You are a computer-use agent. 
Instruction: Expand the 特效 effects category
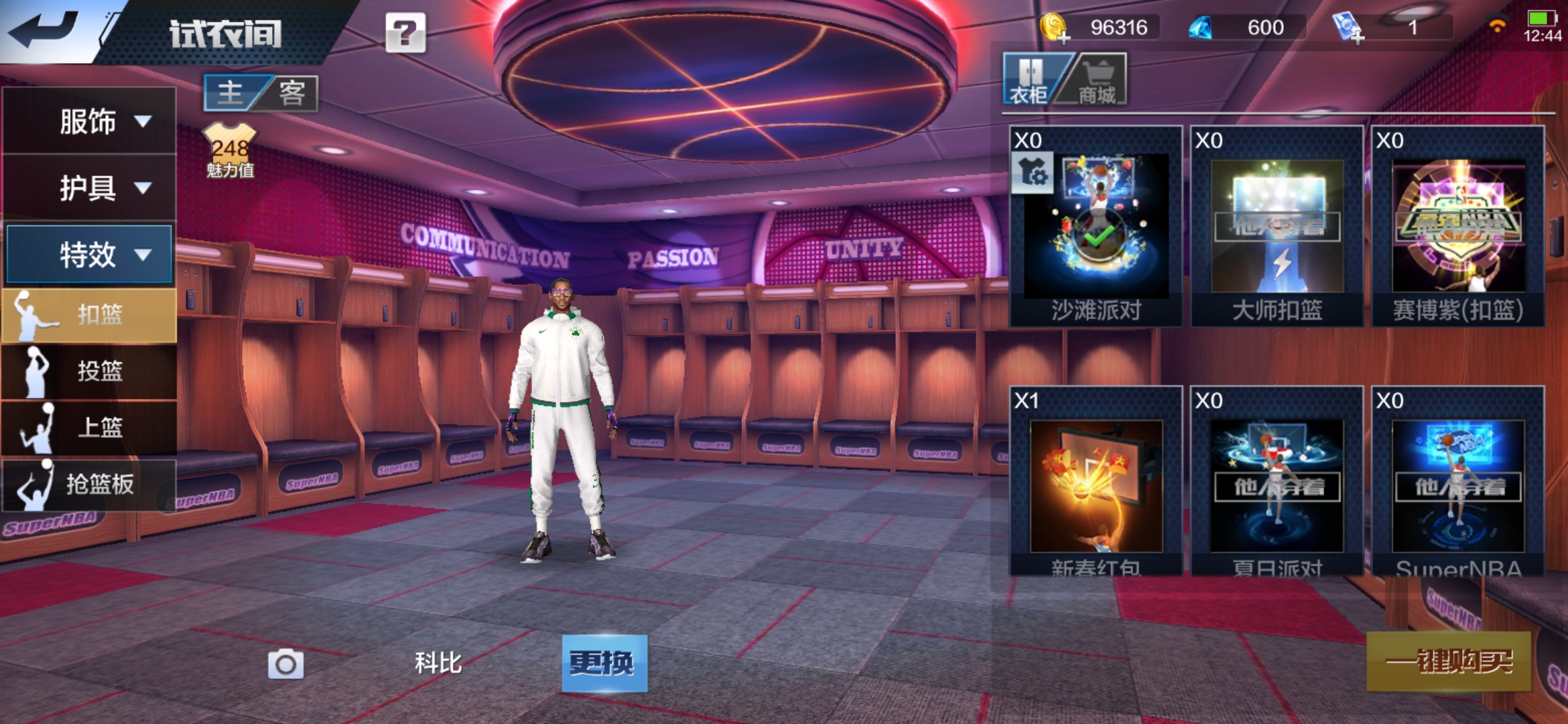[90, 254]
